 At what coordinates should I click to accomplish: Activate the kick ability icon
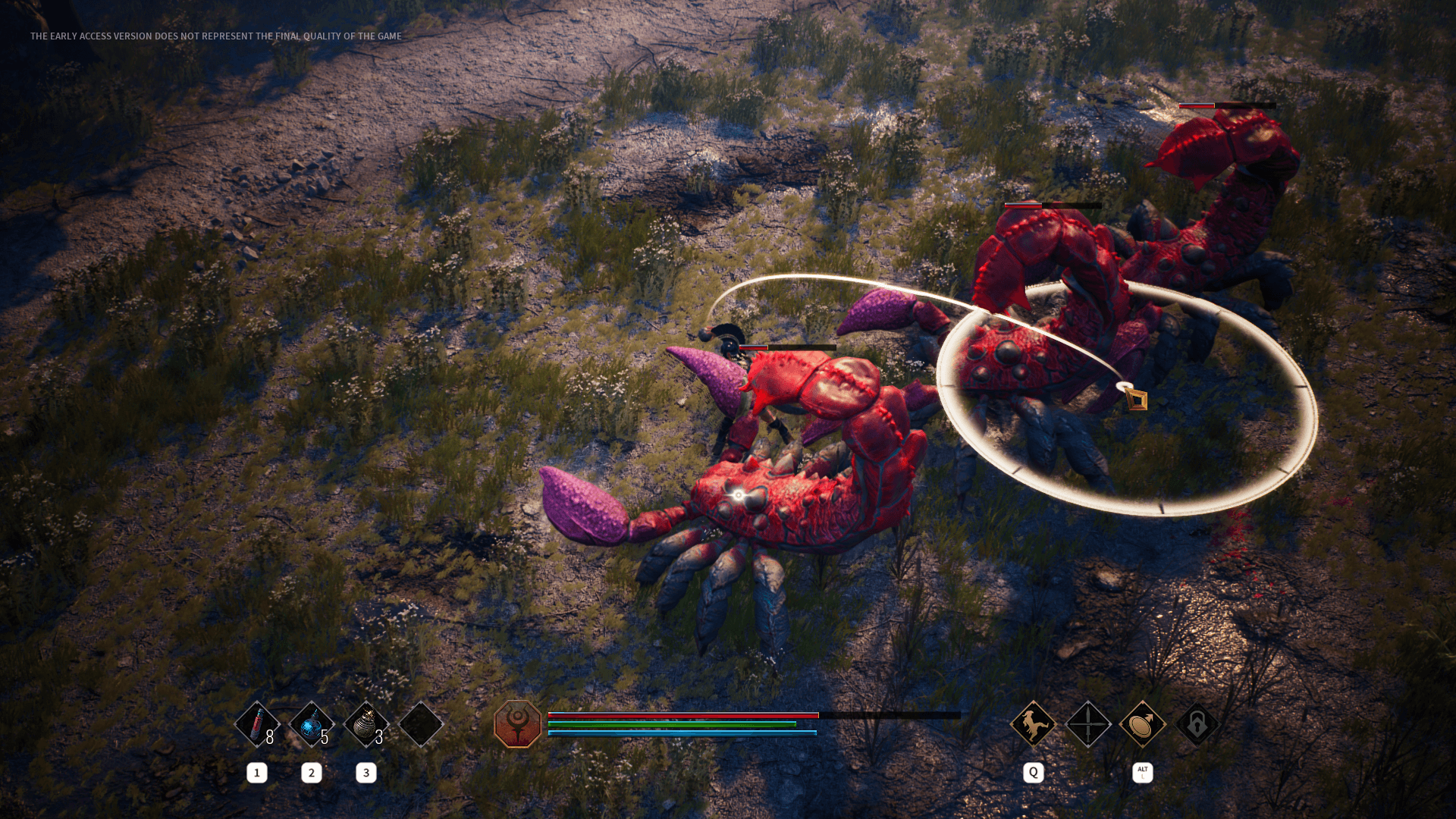(1033, 724)
